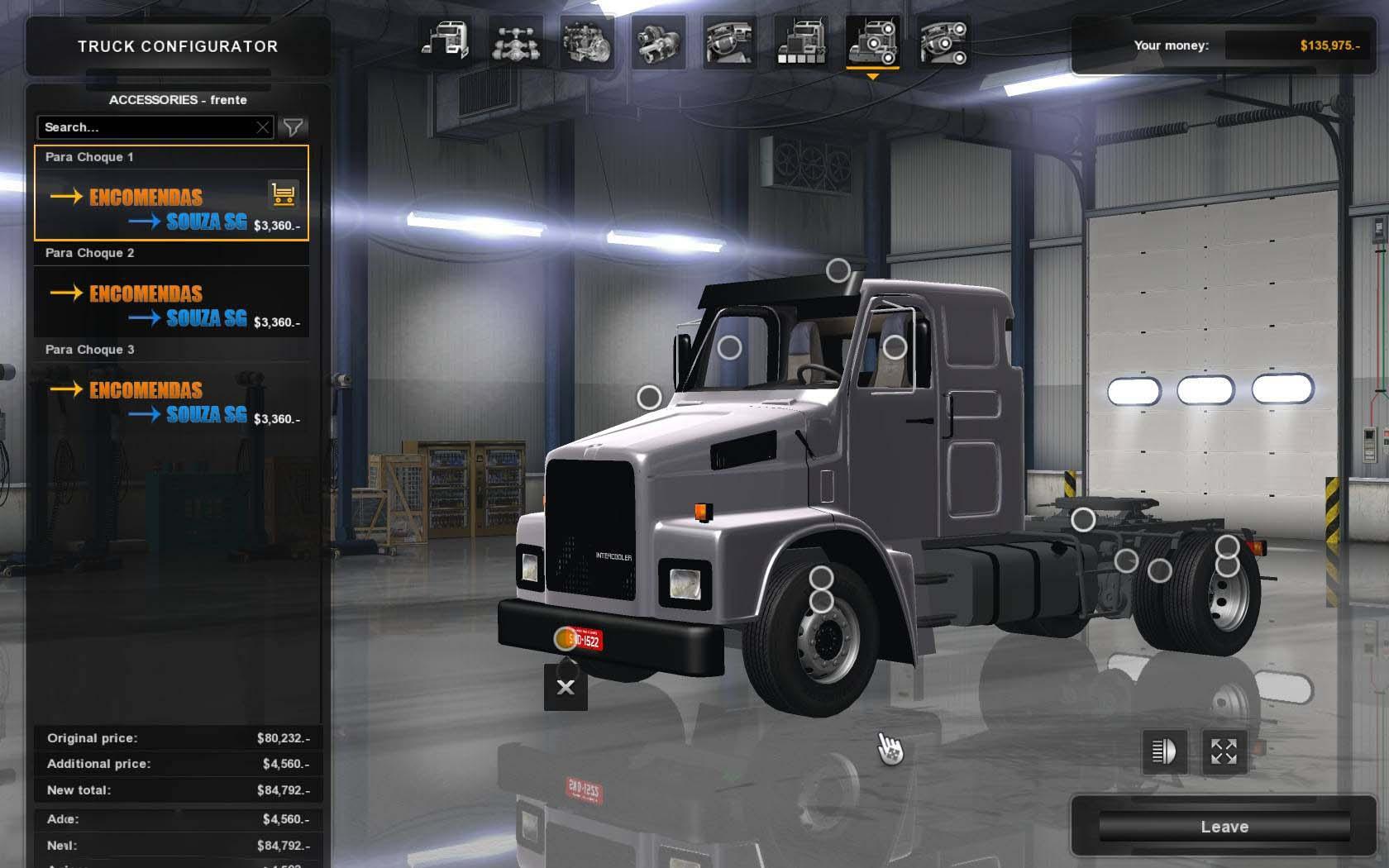Switch to the chassis category tab
The width and height of the screenshot is (1389, 868).
[x=516, y=41]
